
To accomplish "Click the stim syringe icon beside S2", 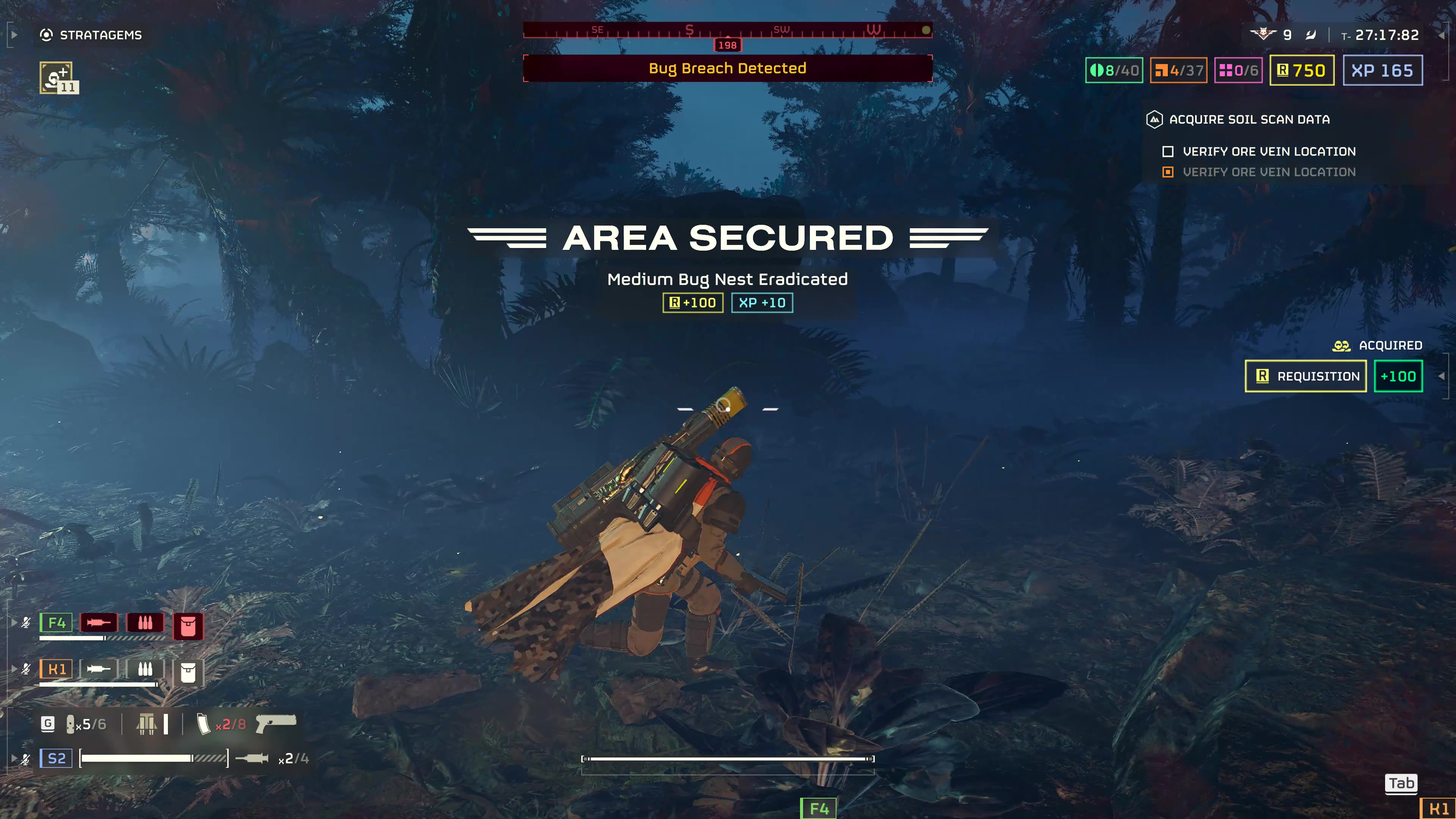I will [x=251, y=758].
